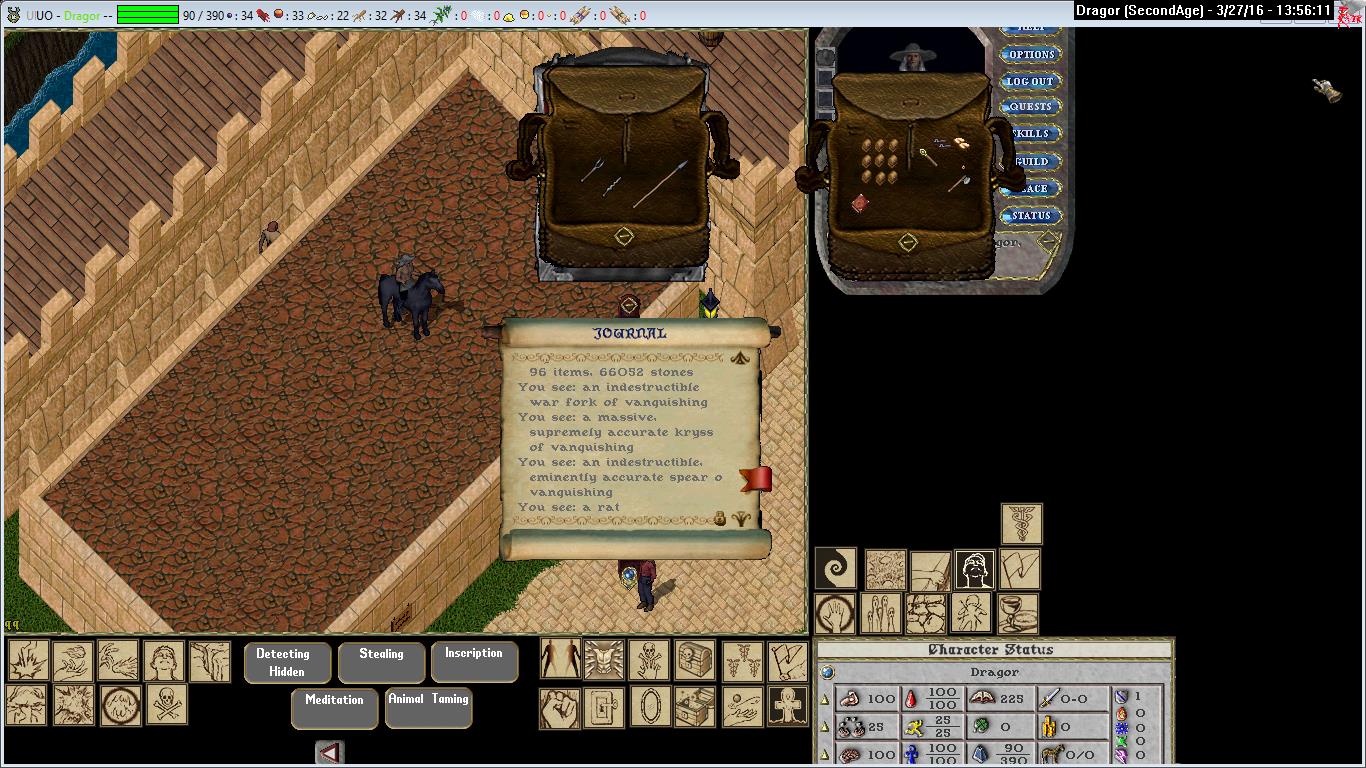This screenshot has width=1366, height=768.
Task: Click the blue orb in Character Status
Action: [828, 673]
